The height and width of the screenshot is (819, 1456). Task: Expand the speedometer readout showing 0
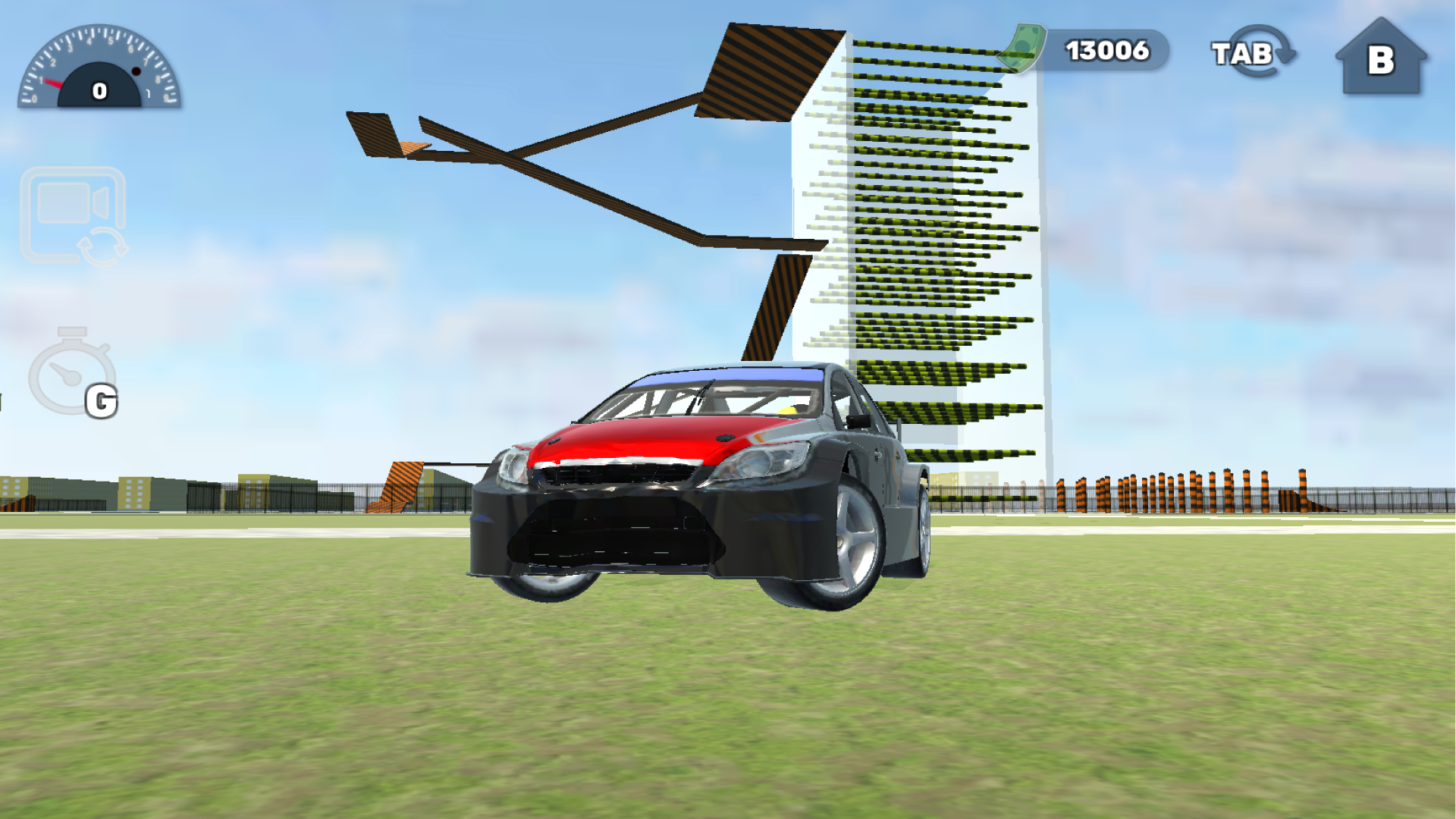99,89
